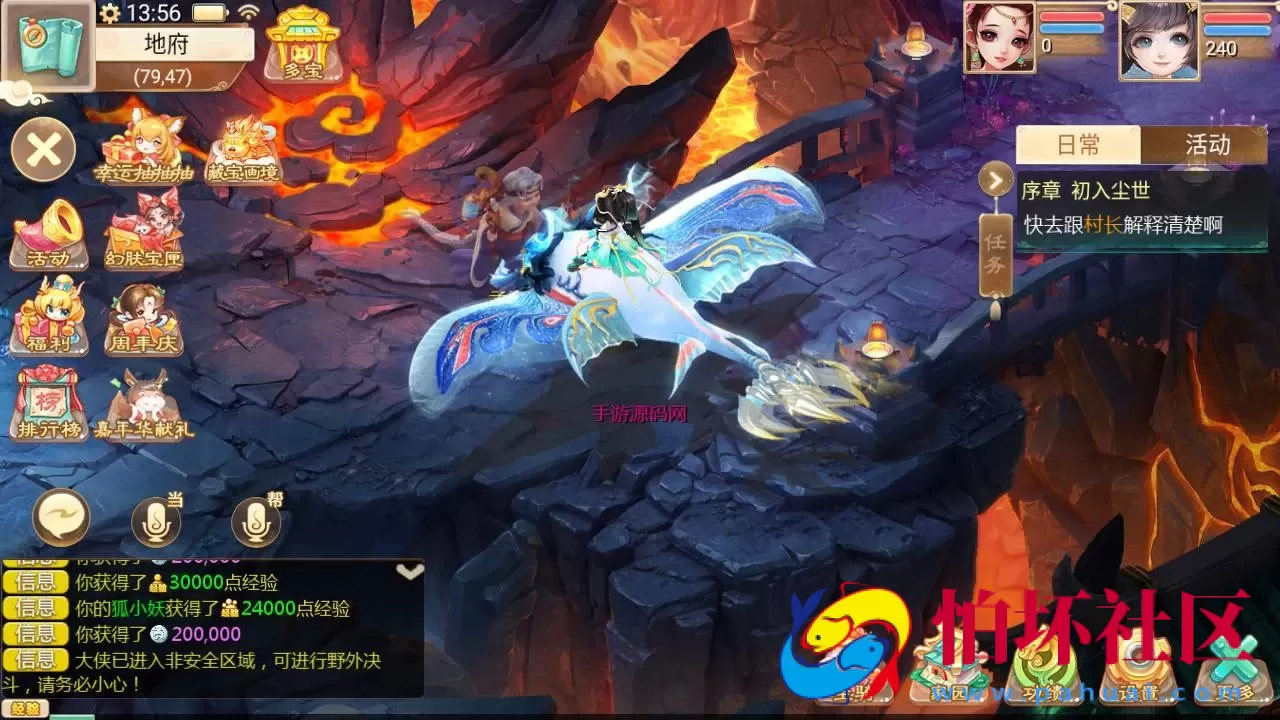Select the 日常 daily tab
This screenshot has width=1280, height=720.
(1079, 145)
